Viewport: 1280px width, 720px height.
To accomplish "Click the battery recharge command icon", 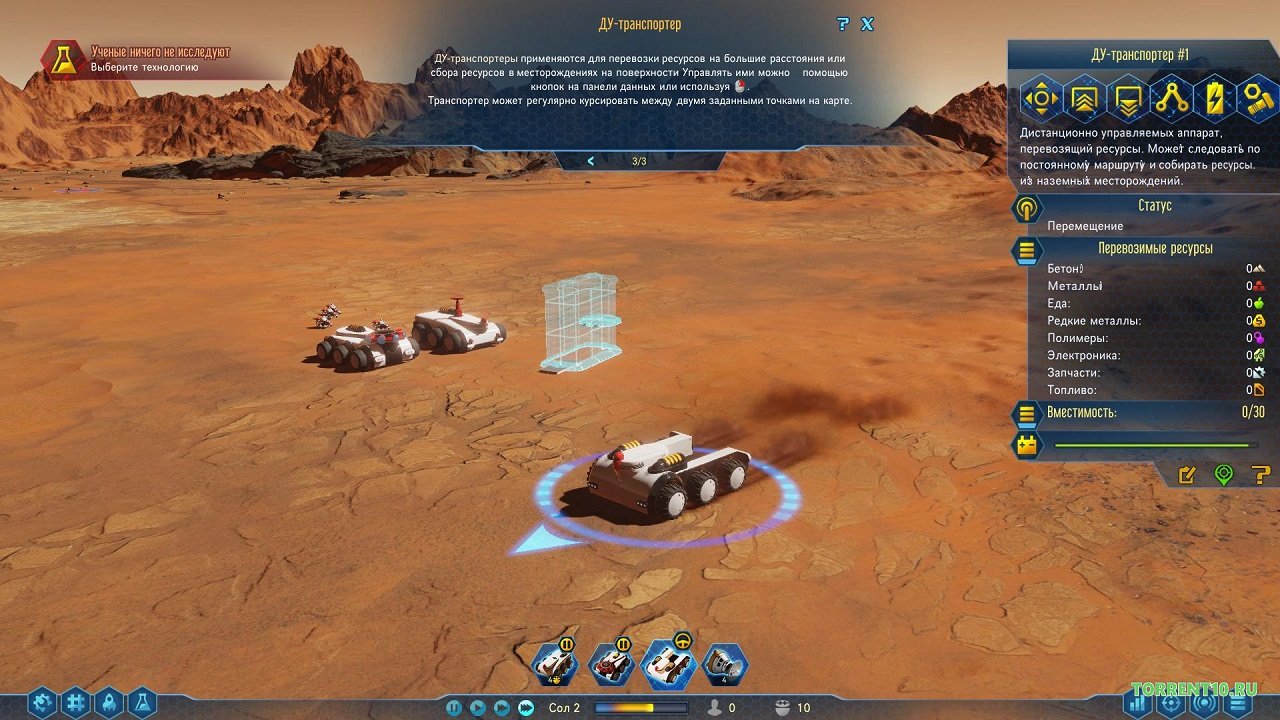I will 1214,98.
